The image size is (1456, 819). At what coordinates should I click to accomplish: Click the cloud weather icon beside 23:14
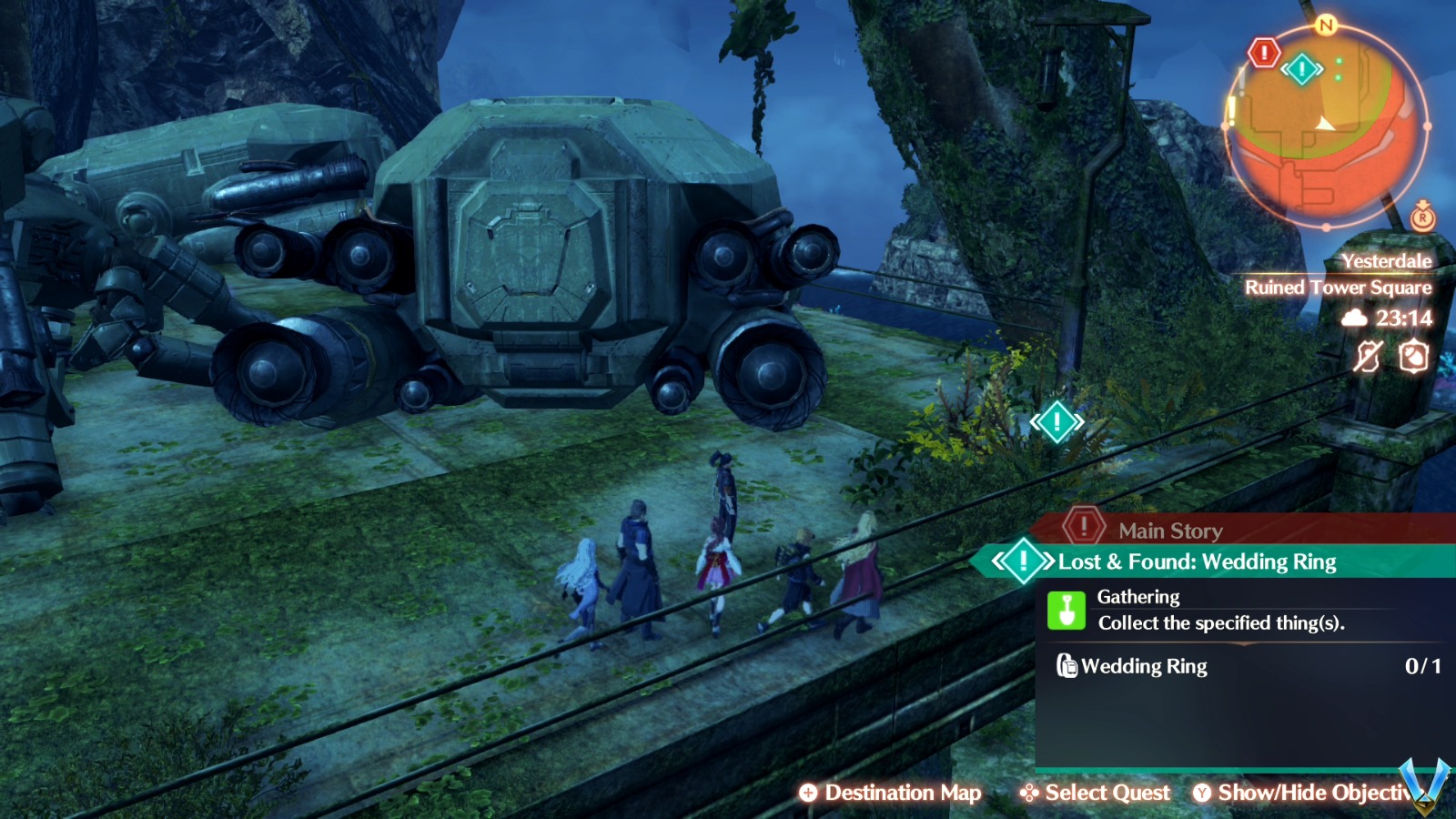coord(1354,319)
